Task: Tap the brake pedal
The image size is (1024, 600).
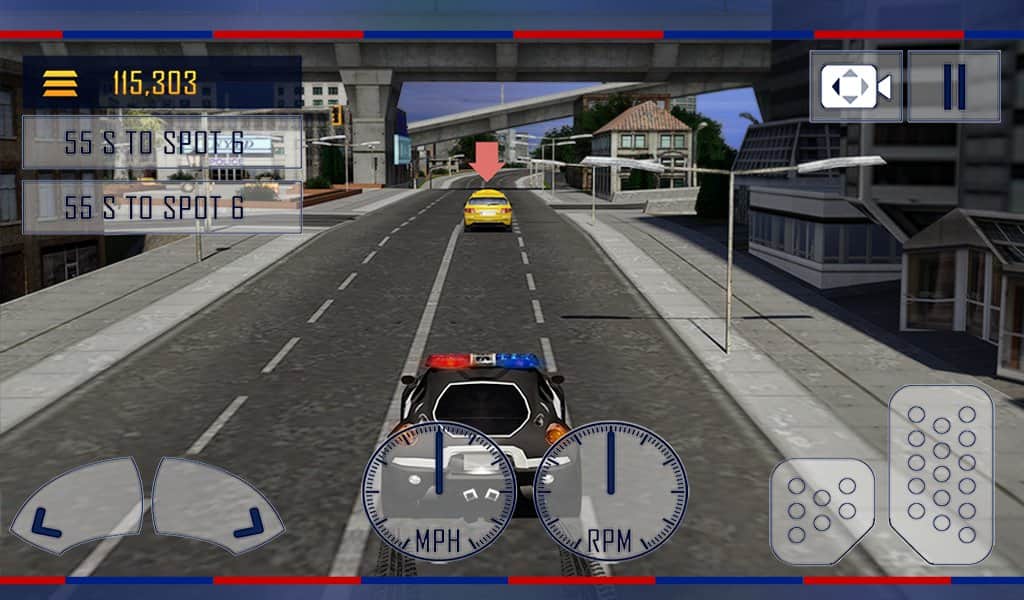Action: [x=822, y=510]
